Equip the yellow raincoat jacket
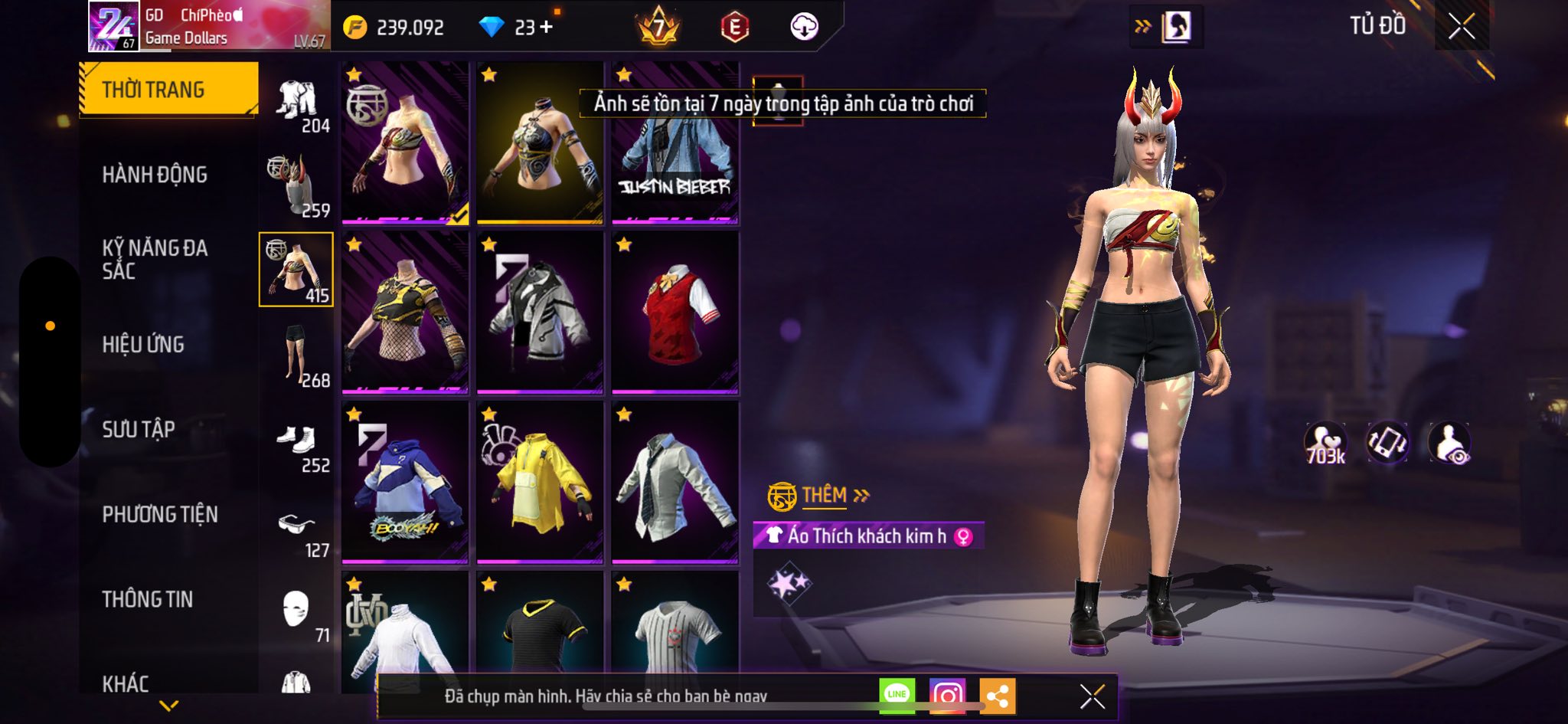 point(540,483)
